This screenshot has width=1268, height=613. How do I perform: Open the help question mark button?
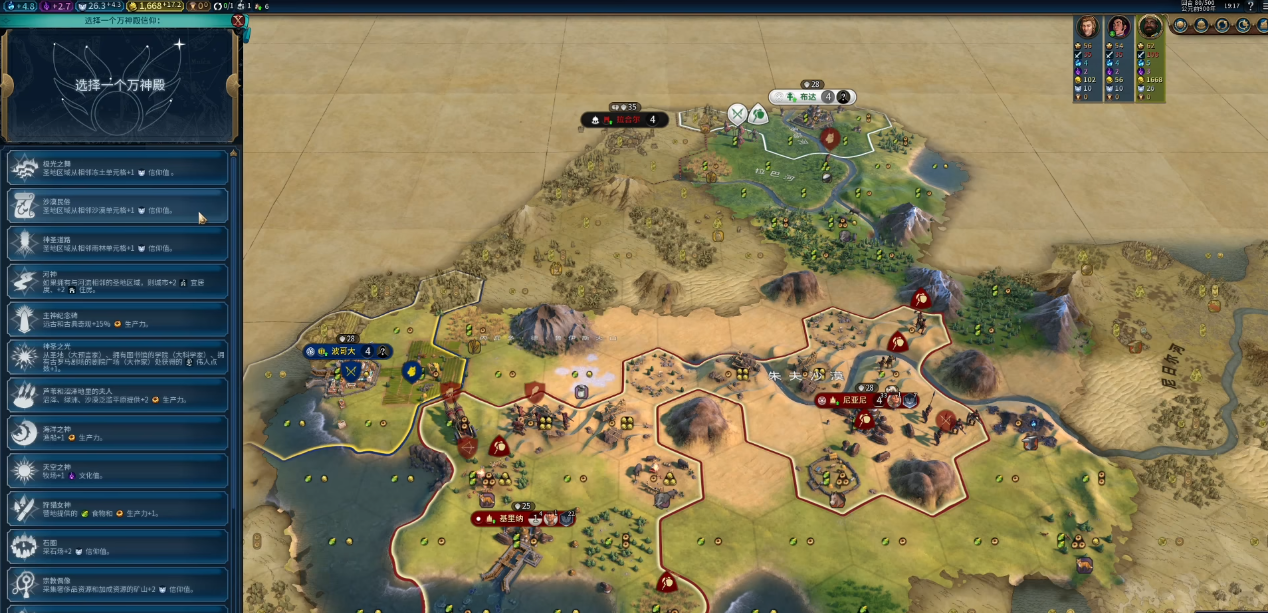pyautogui.click(x=1250, y=7)
